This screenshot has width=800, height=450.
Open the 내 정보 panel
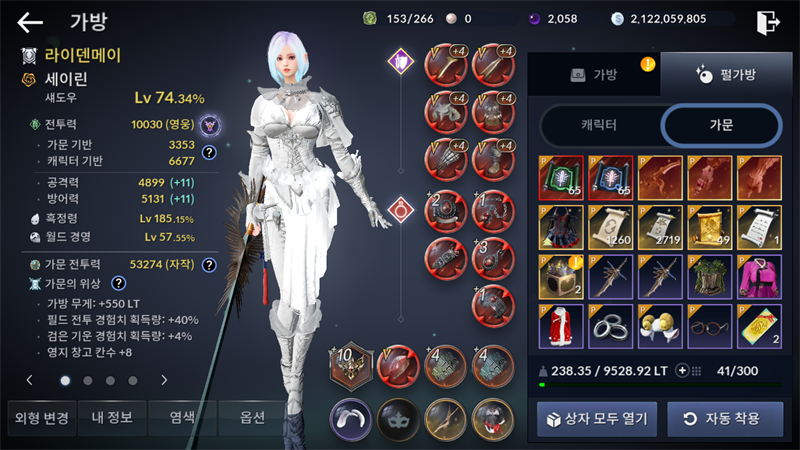pos(112,418)
